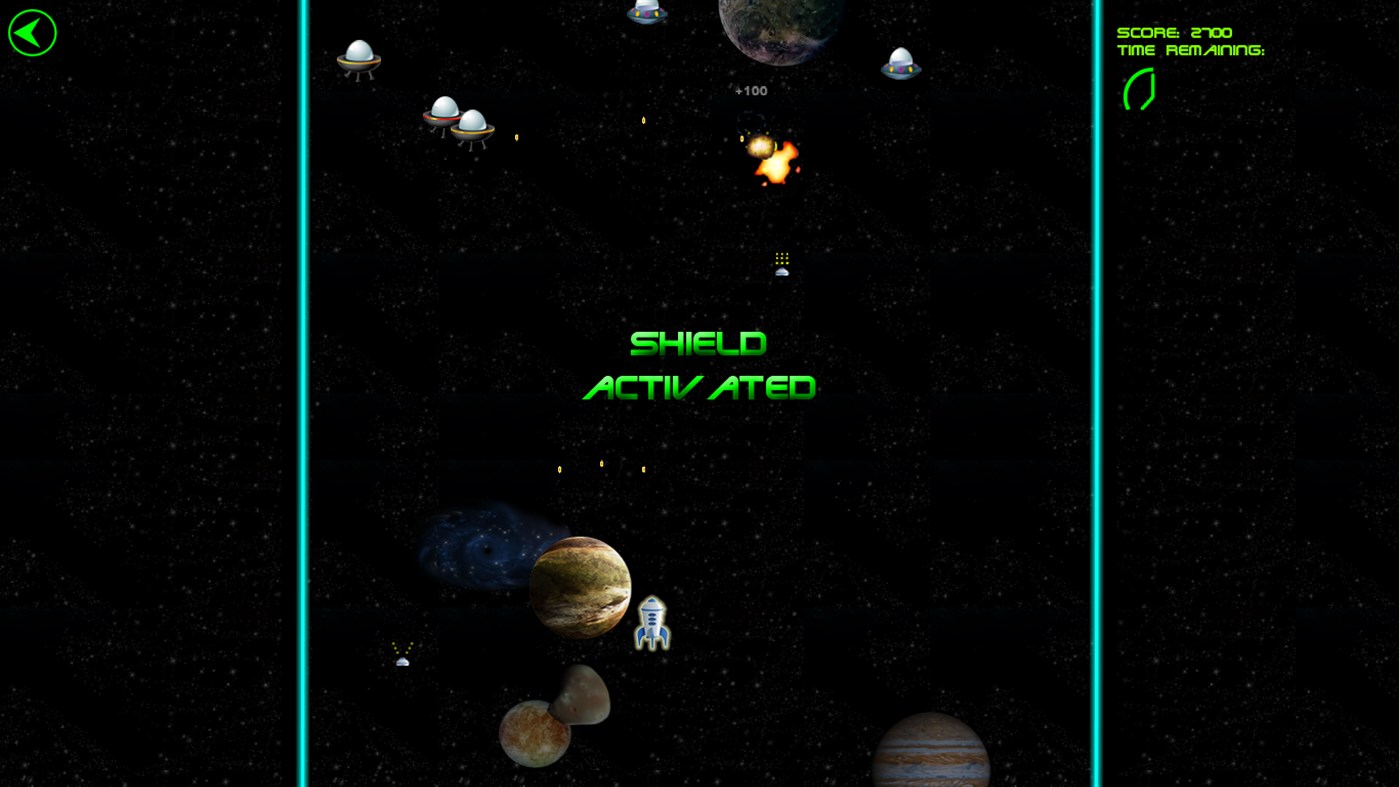Screen dimensions: 1399x787
Task: Click the UFO near the top right
Action: click(x=899, y=62)
